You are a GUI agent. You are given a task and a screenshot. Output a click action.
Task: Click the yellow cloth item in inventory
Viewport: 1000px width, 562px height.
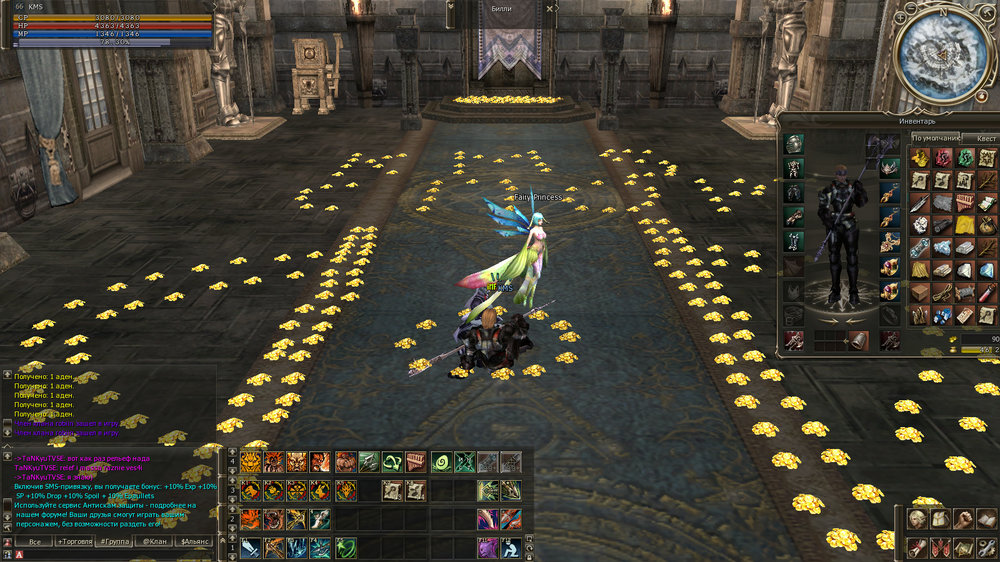964,225
